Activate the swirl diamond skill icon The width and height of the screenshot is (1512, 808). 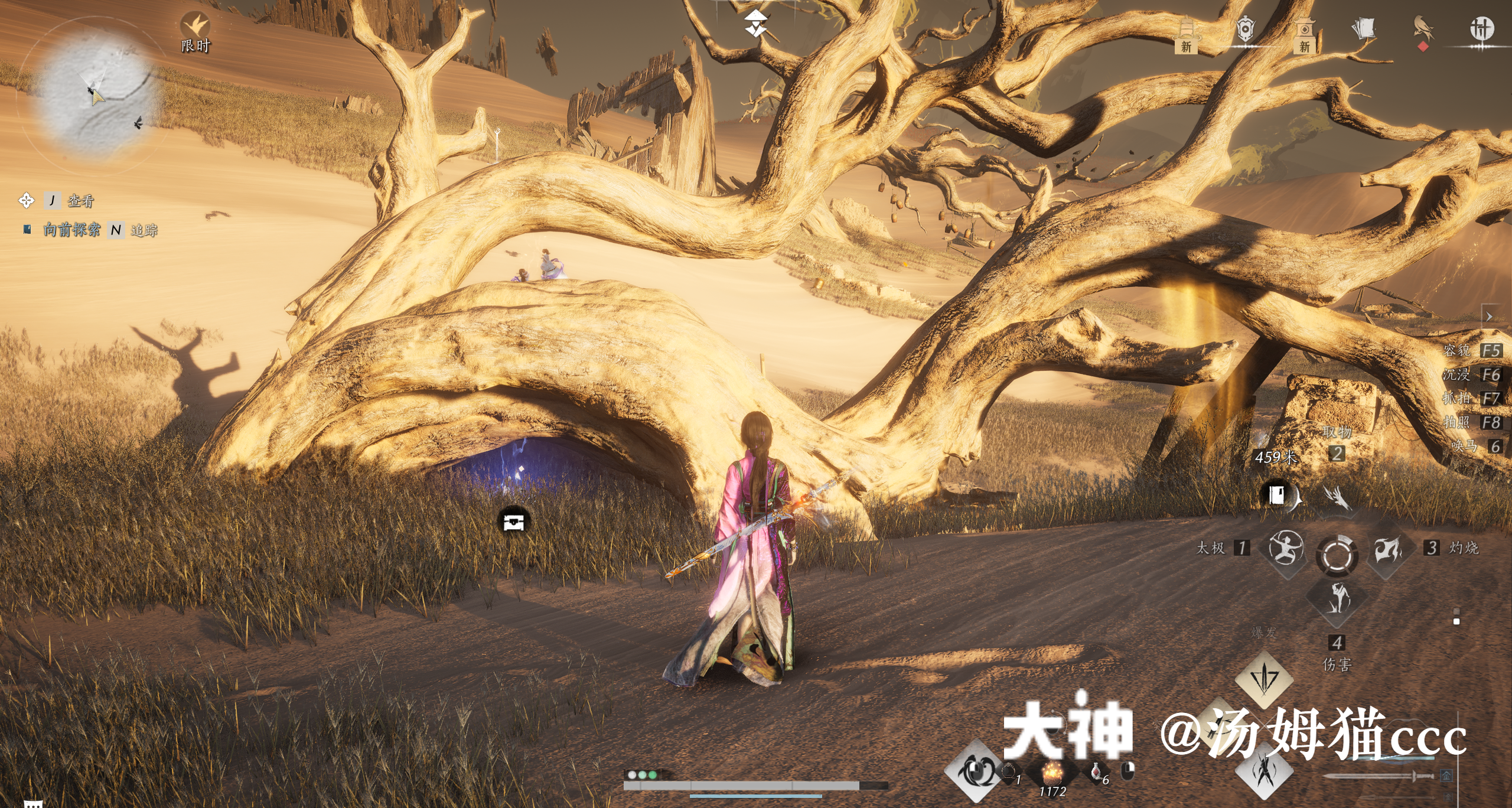[x=976, y=771]
